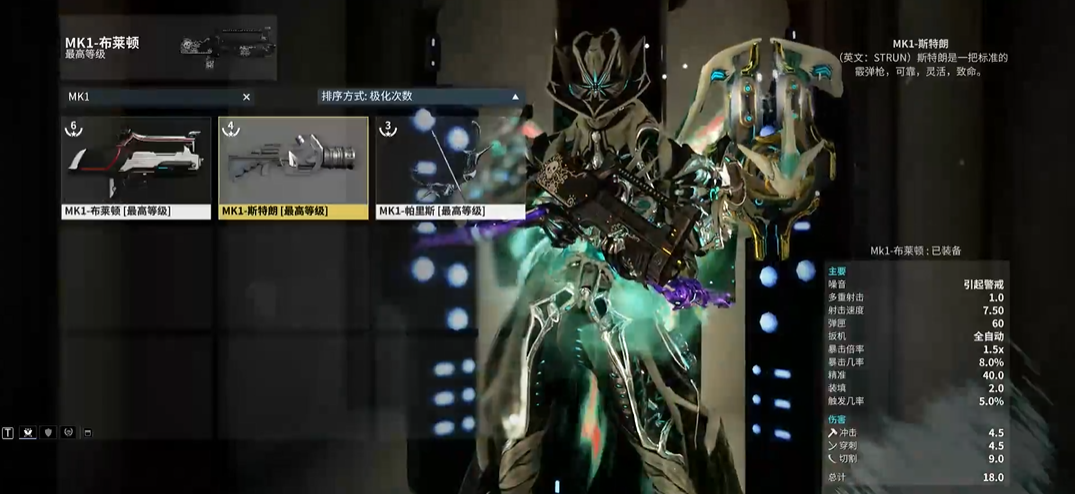Click into the MK1 search field
This screenshot has width=1075, height=494.
[150, 97]
